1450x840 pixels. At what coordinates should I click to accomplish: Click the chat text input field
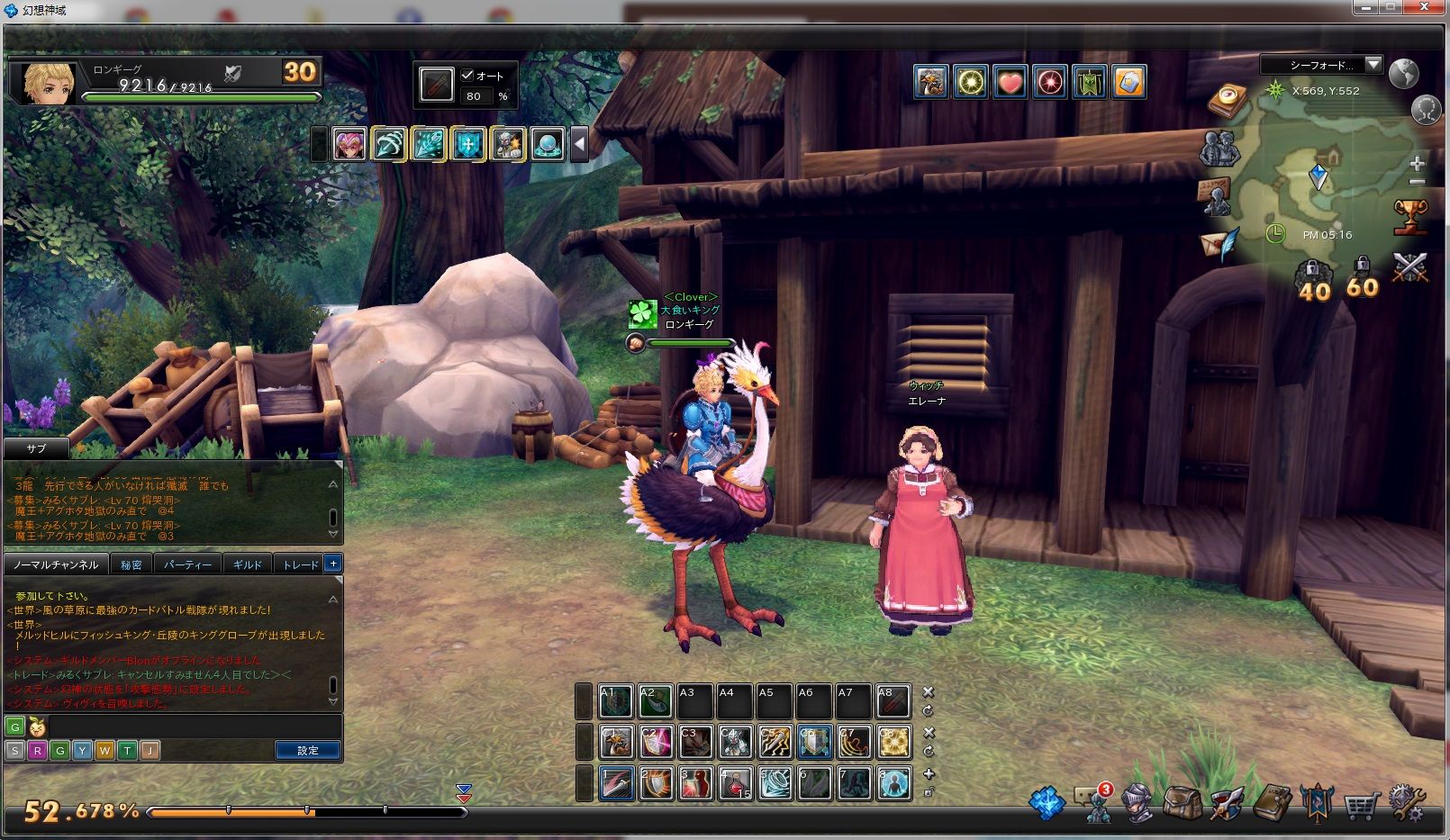coord(180,727)
